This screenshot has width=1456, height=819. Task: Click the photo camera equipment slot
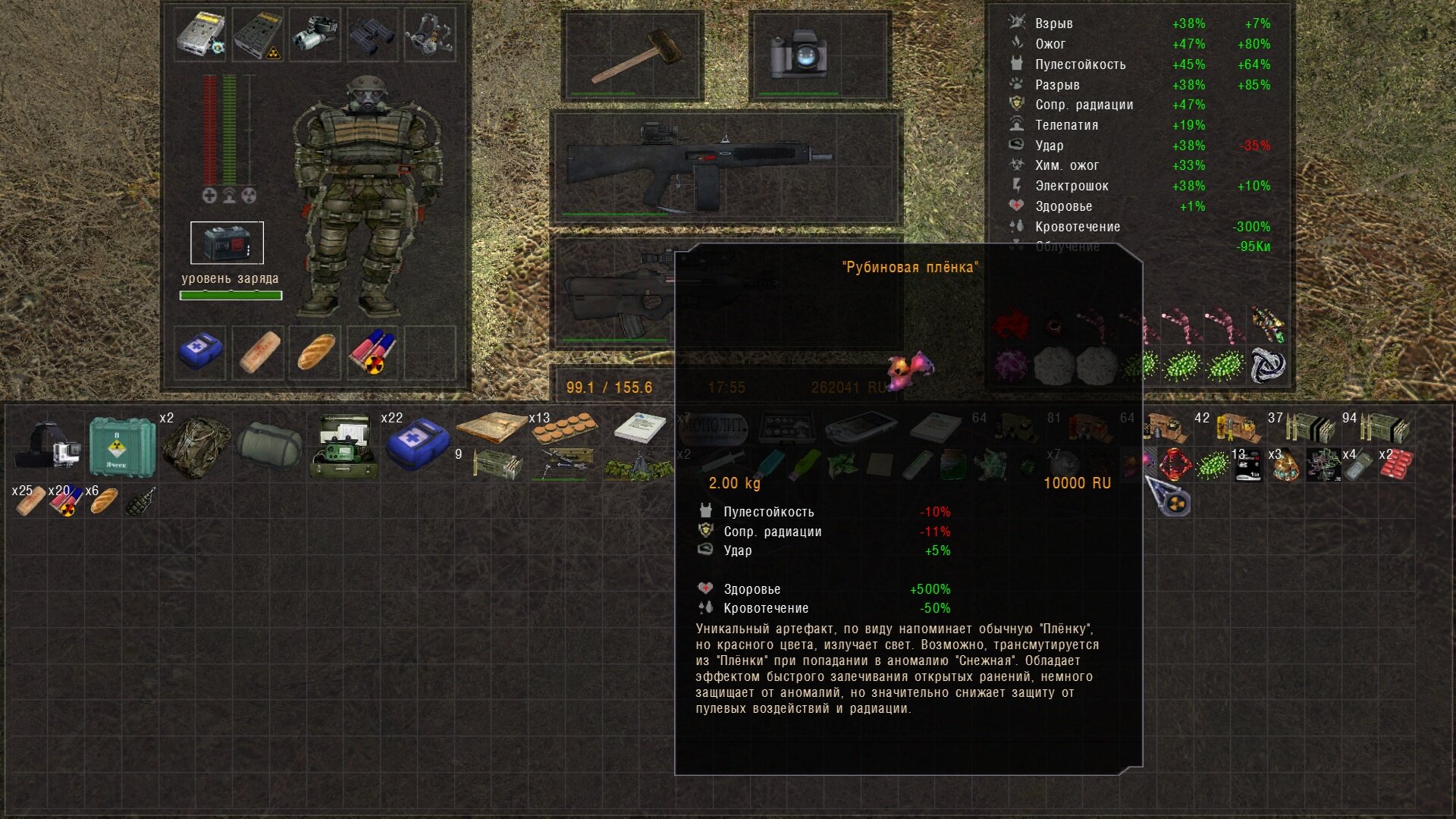point(798,55)
